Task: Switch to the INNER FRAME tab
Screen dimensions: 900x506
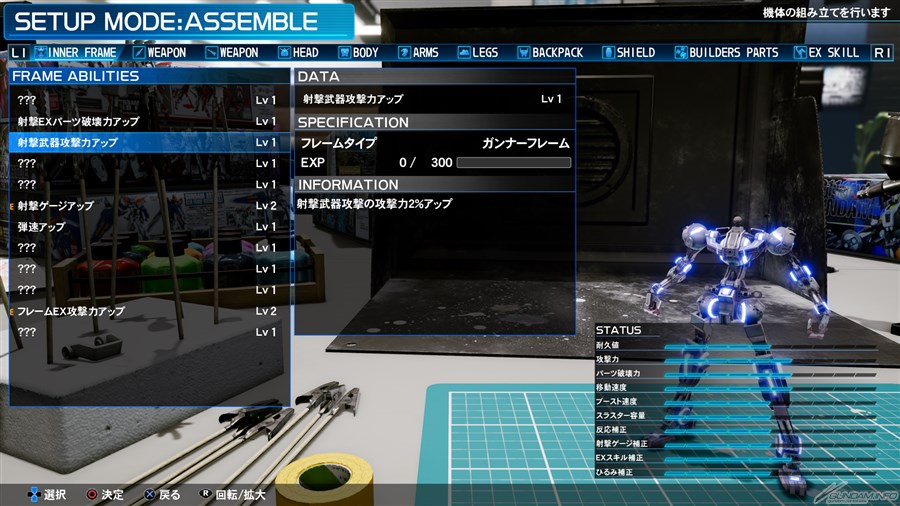Action: tap(76, 52)
